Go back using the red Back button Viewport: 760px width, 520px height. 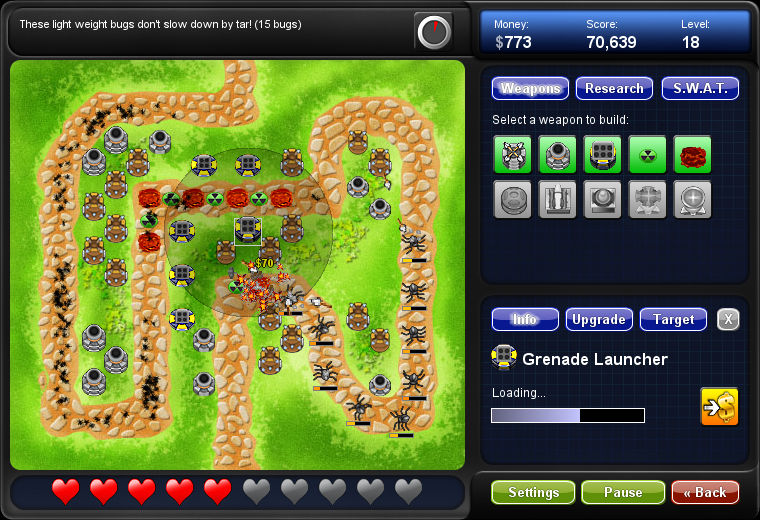(x=705, y=493)
